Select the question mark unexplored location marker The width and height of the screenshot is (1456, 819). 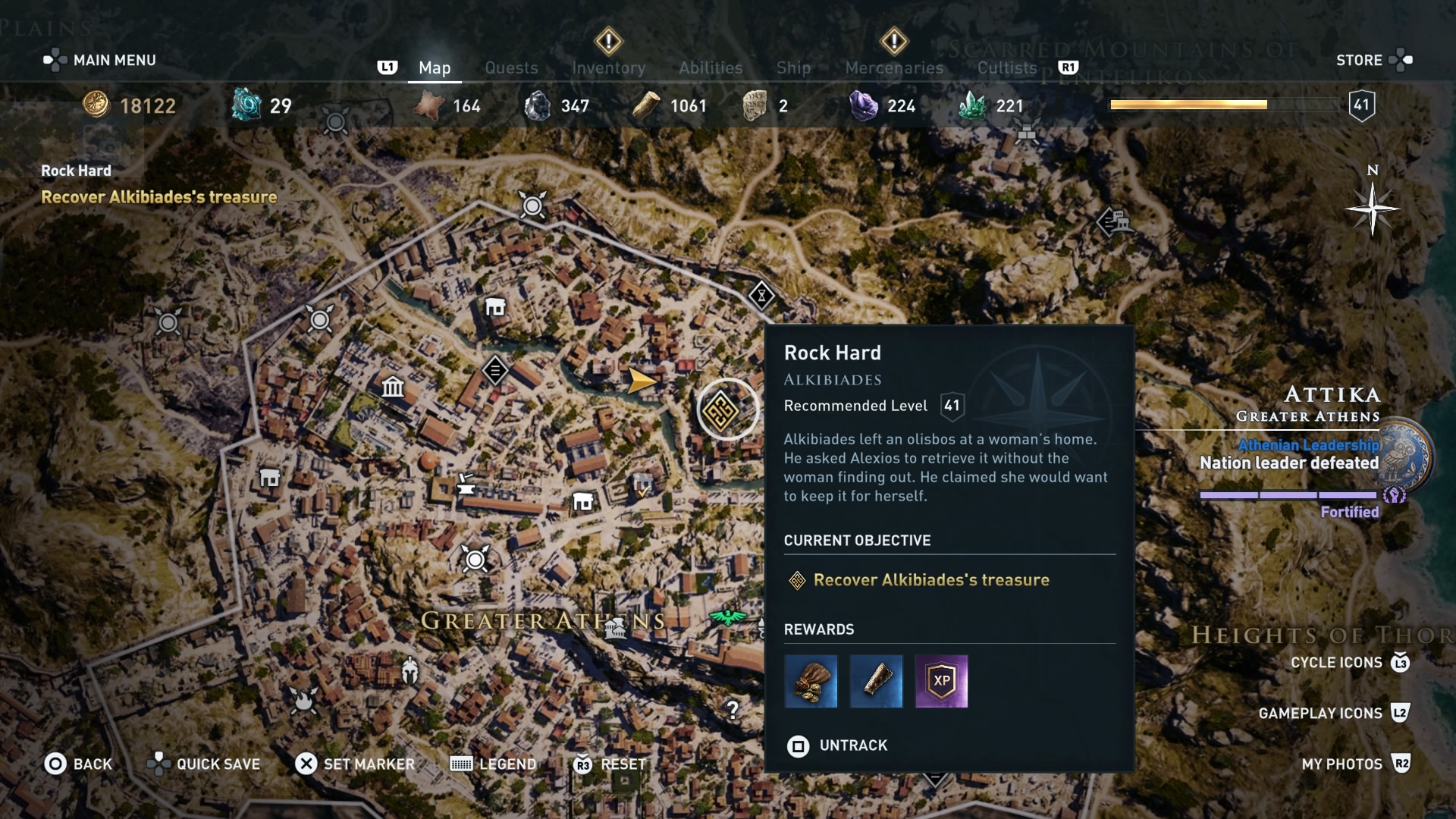732,708
